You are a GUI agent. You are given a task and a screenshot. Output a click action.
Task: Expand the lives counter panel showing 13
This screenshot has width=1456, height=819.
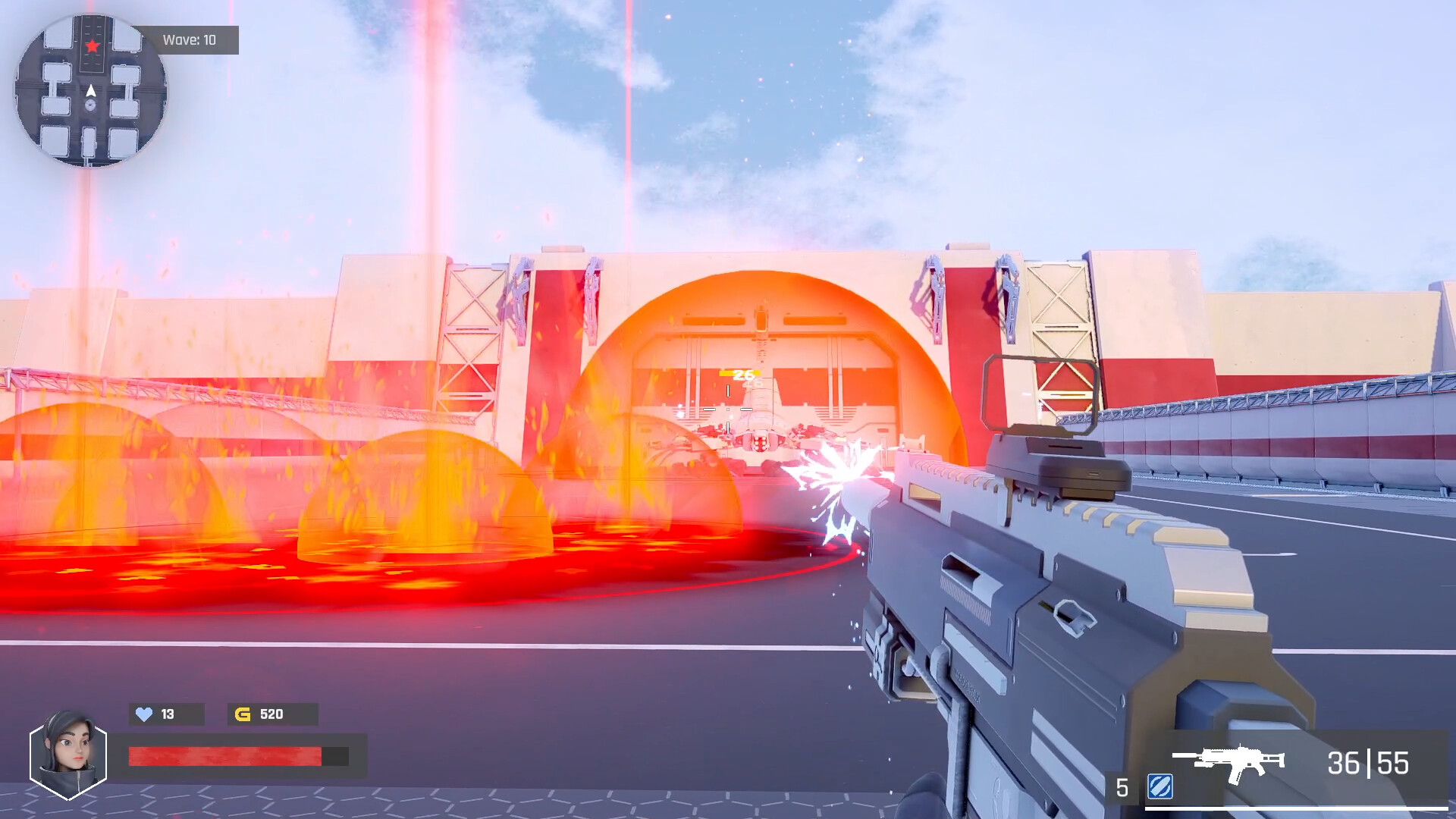coord(166,714)
